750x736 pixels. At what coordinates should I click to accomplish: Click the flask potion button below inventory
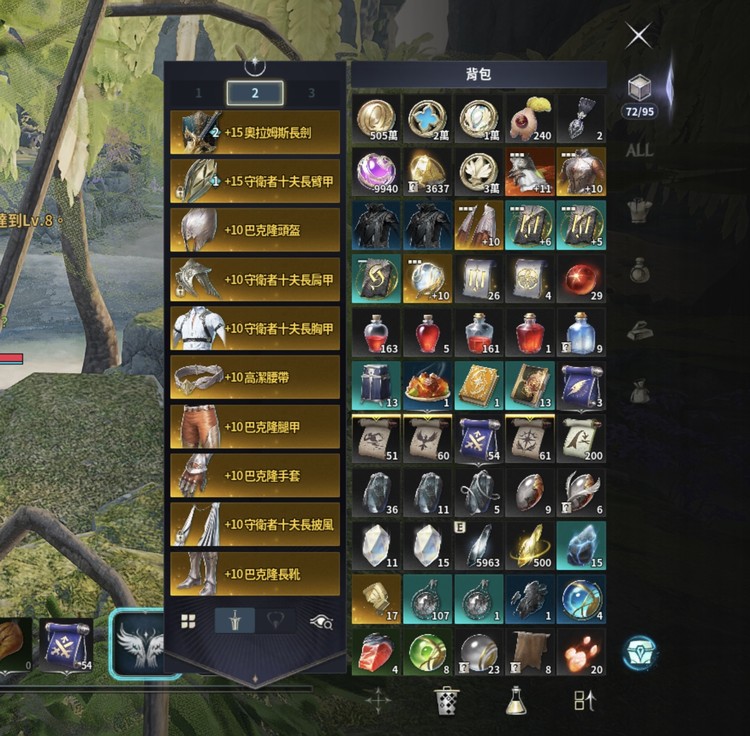point(516,700)
